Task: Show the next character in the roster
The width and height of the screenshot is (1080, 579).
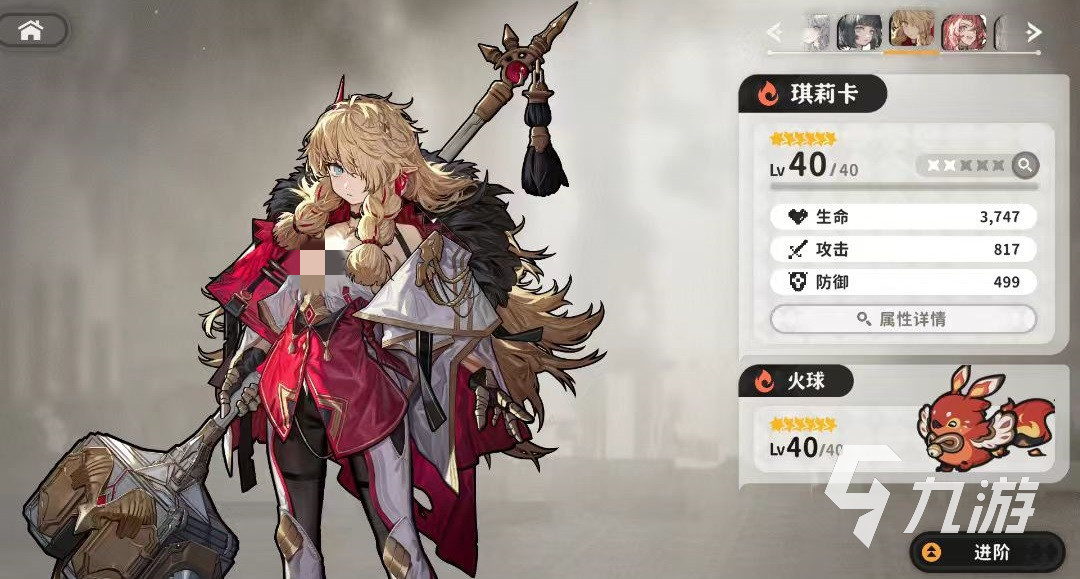Action: tap(1034, 32)
